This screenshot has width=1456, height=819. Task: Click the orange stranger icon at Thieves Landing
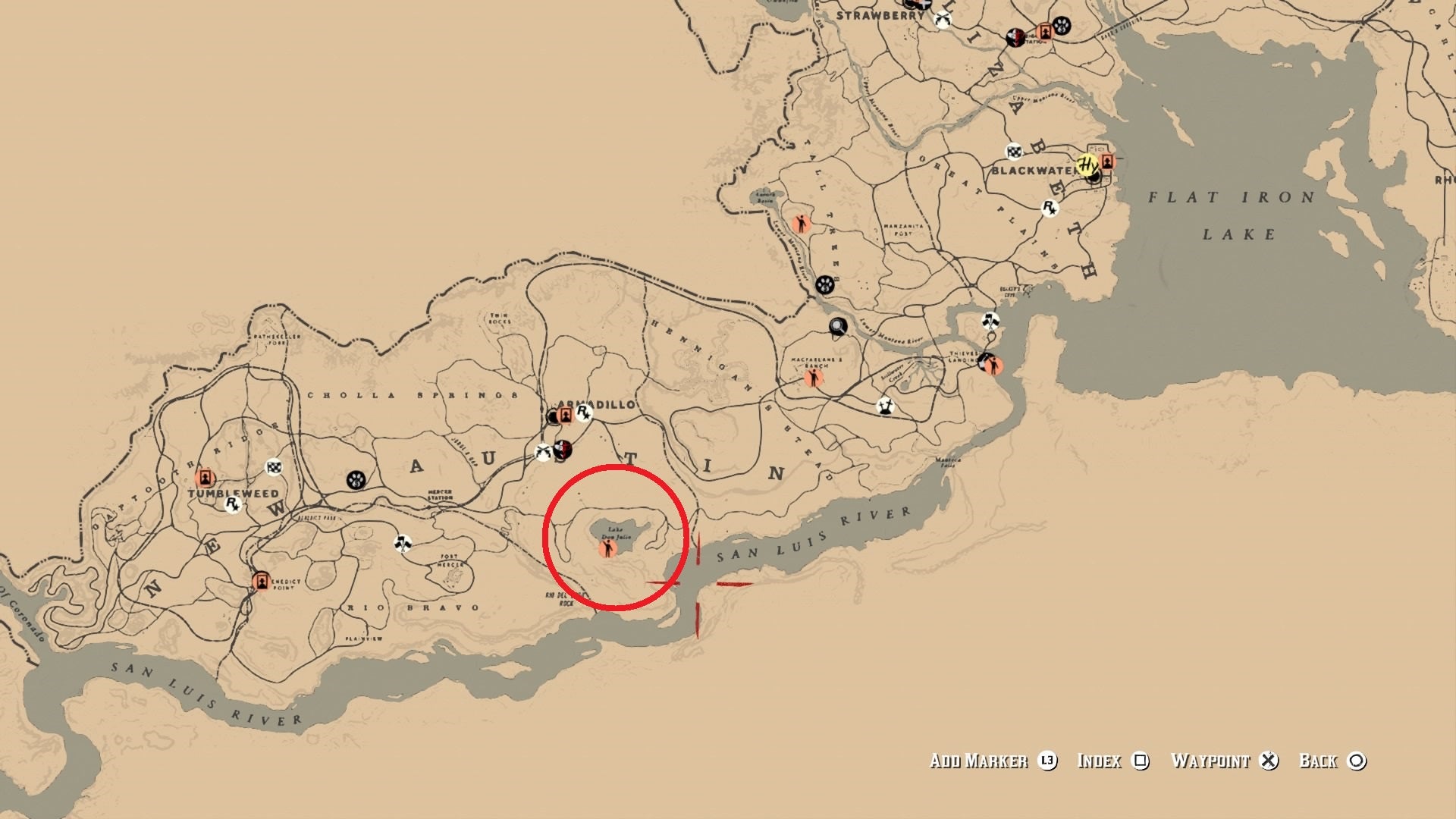click(x=995, y=366)
